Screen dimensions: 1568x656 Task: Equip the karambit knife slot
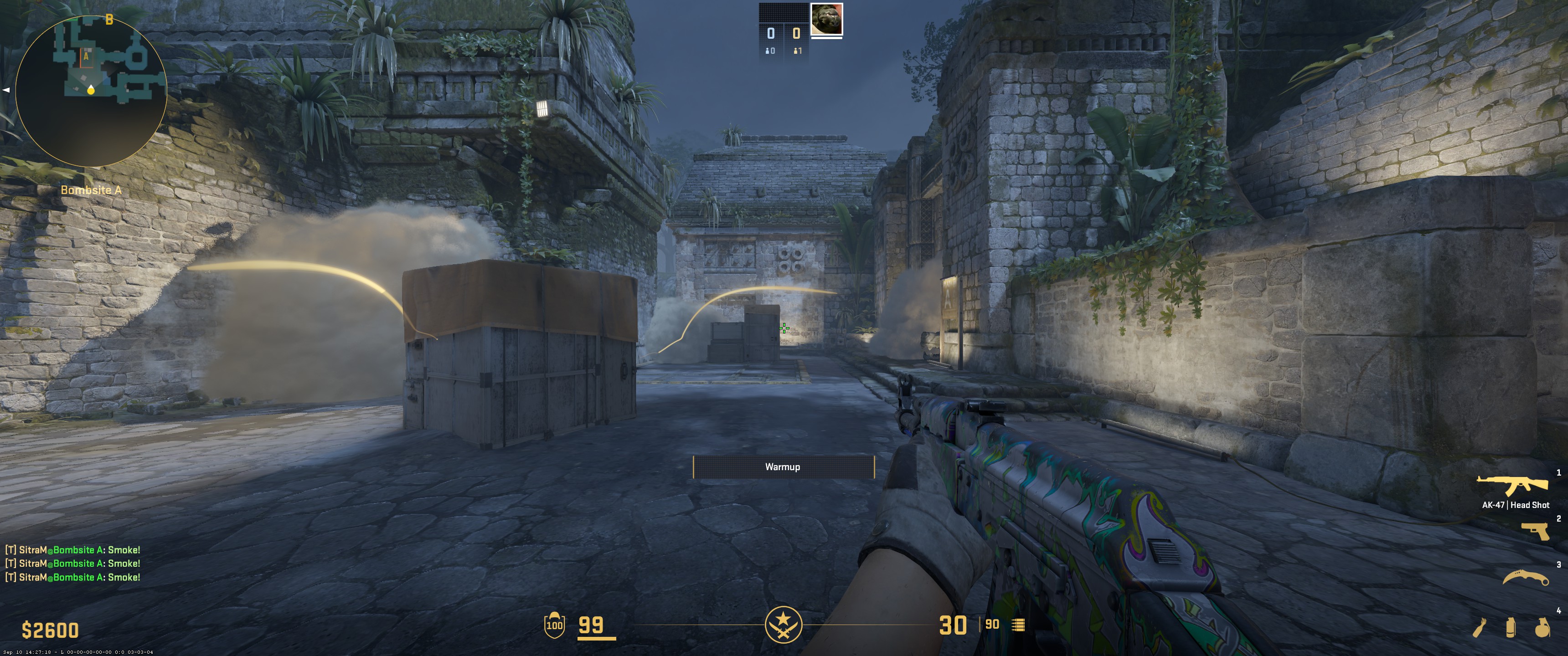pos(1526,578)
